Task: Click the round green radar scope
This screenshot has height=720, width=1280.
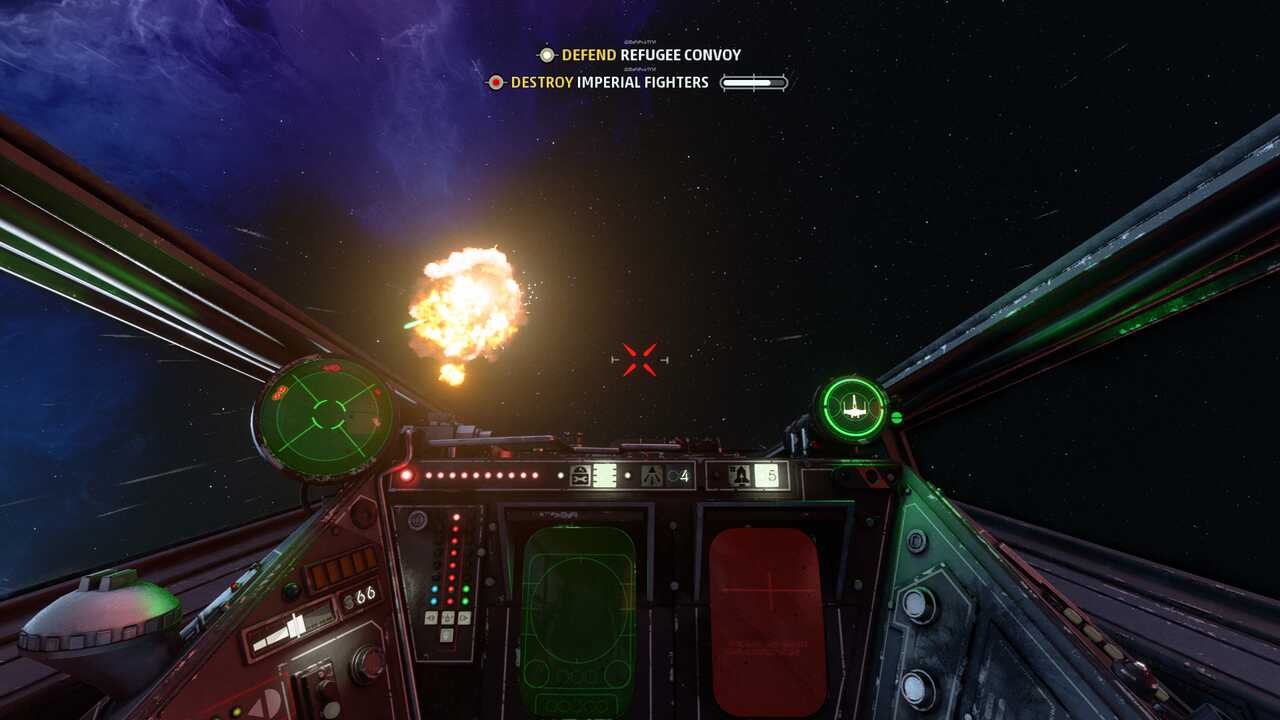Action: point(325,414)
